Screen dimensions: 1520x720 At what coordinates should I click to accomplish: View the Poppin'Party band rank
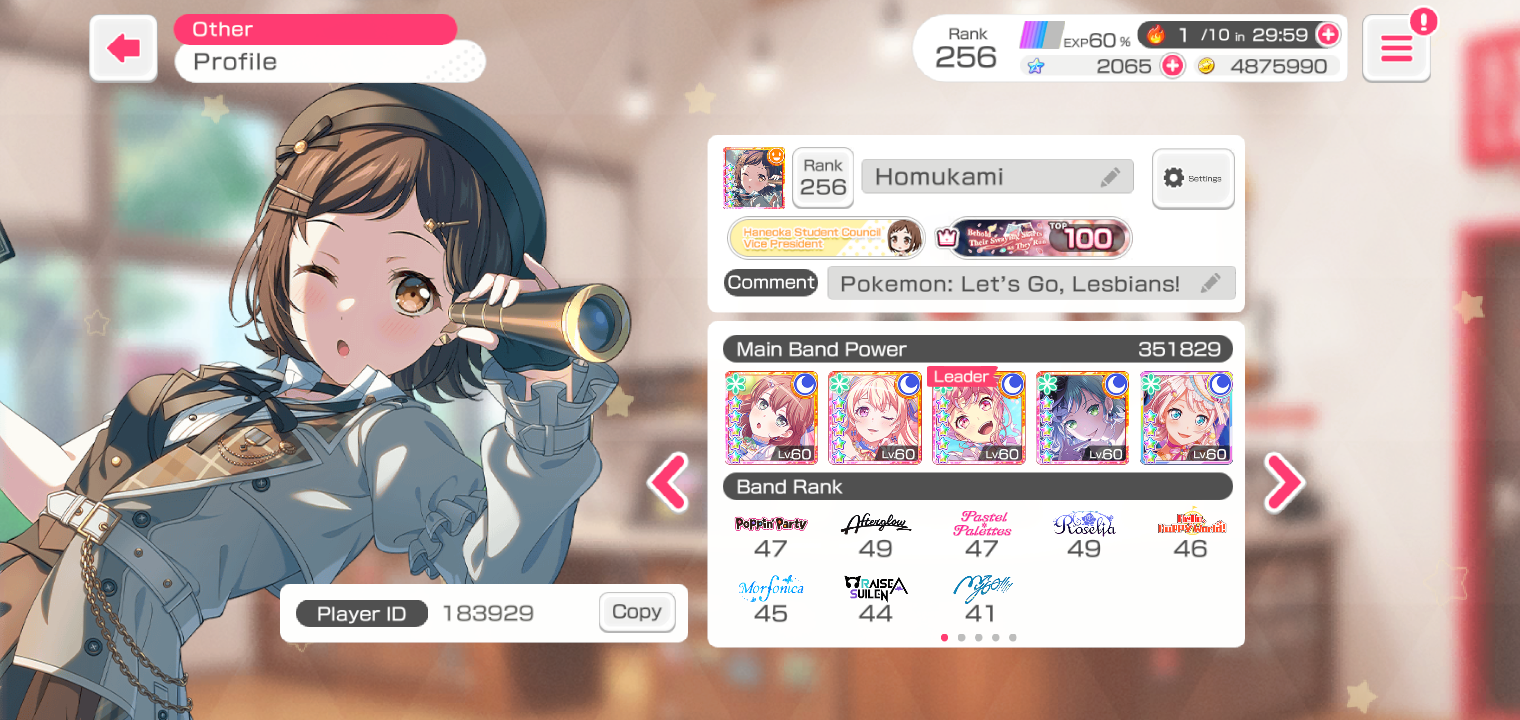[771, 535]
